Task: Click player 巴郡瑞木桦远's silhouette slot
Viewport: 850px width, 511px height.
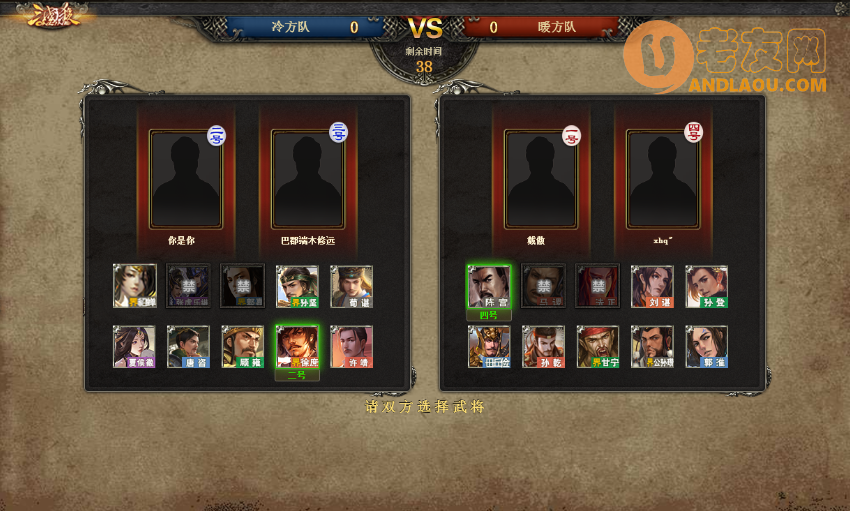Action: [x=308, y=178]
